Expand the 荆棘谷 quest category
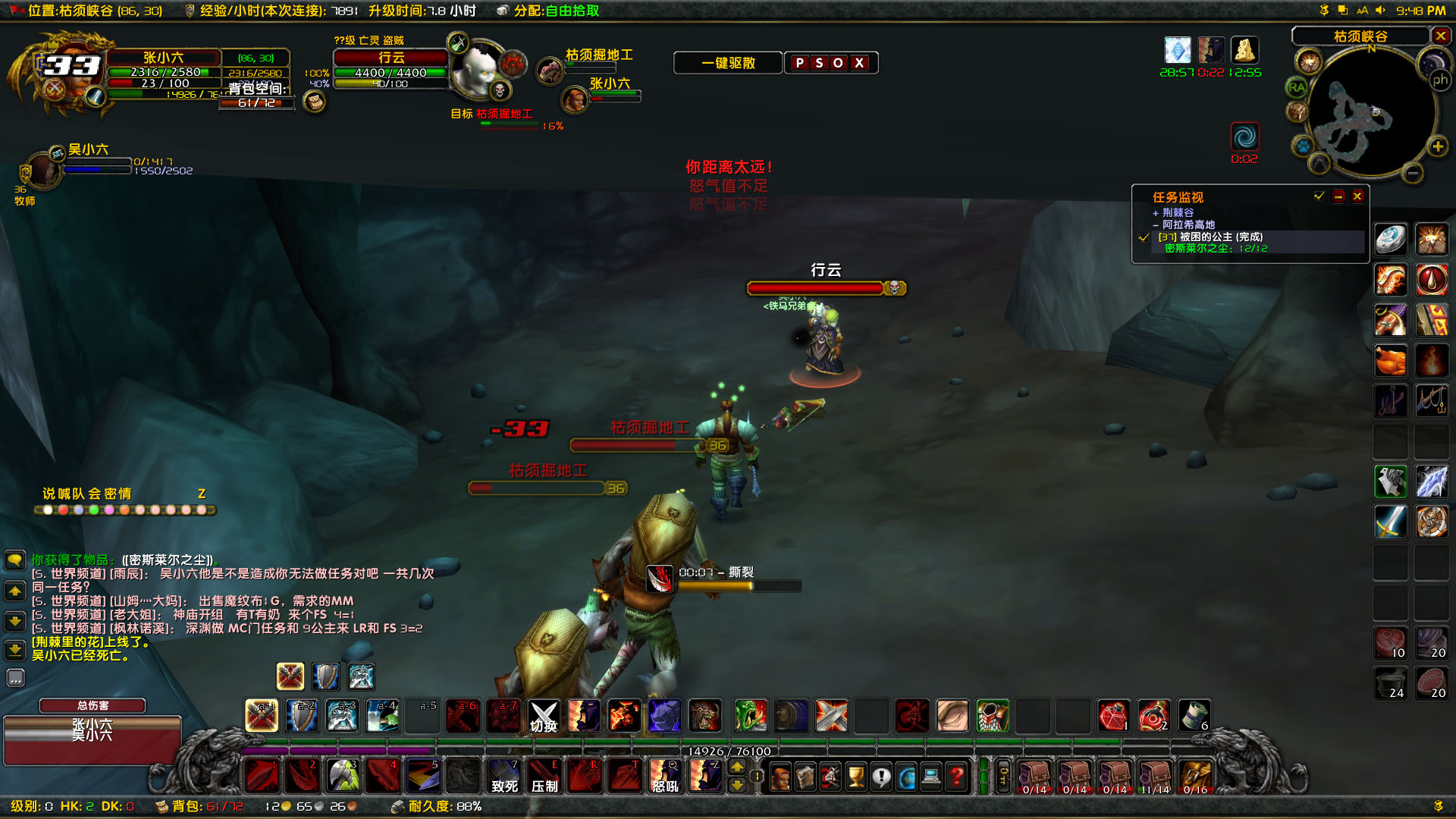This screenshot has width=1456, height=819. tap(1156, 213)
